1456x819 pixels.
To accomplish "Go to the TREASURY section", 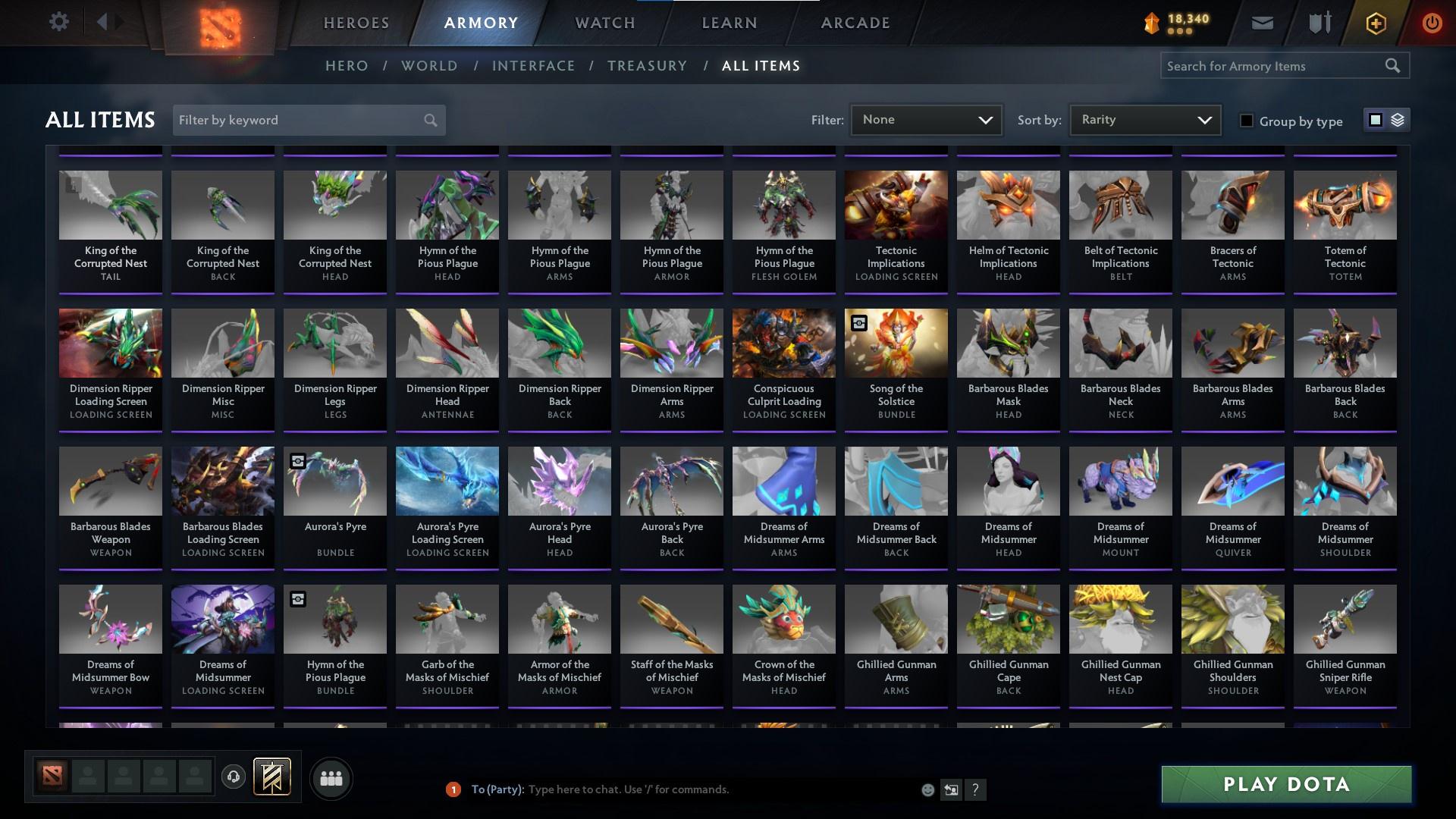I will click(x=647, y=66).
